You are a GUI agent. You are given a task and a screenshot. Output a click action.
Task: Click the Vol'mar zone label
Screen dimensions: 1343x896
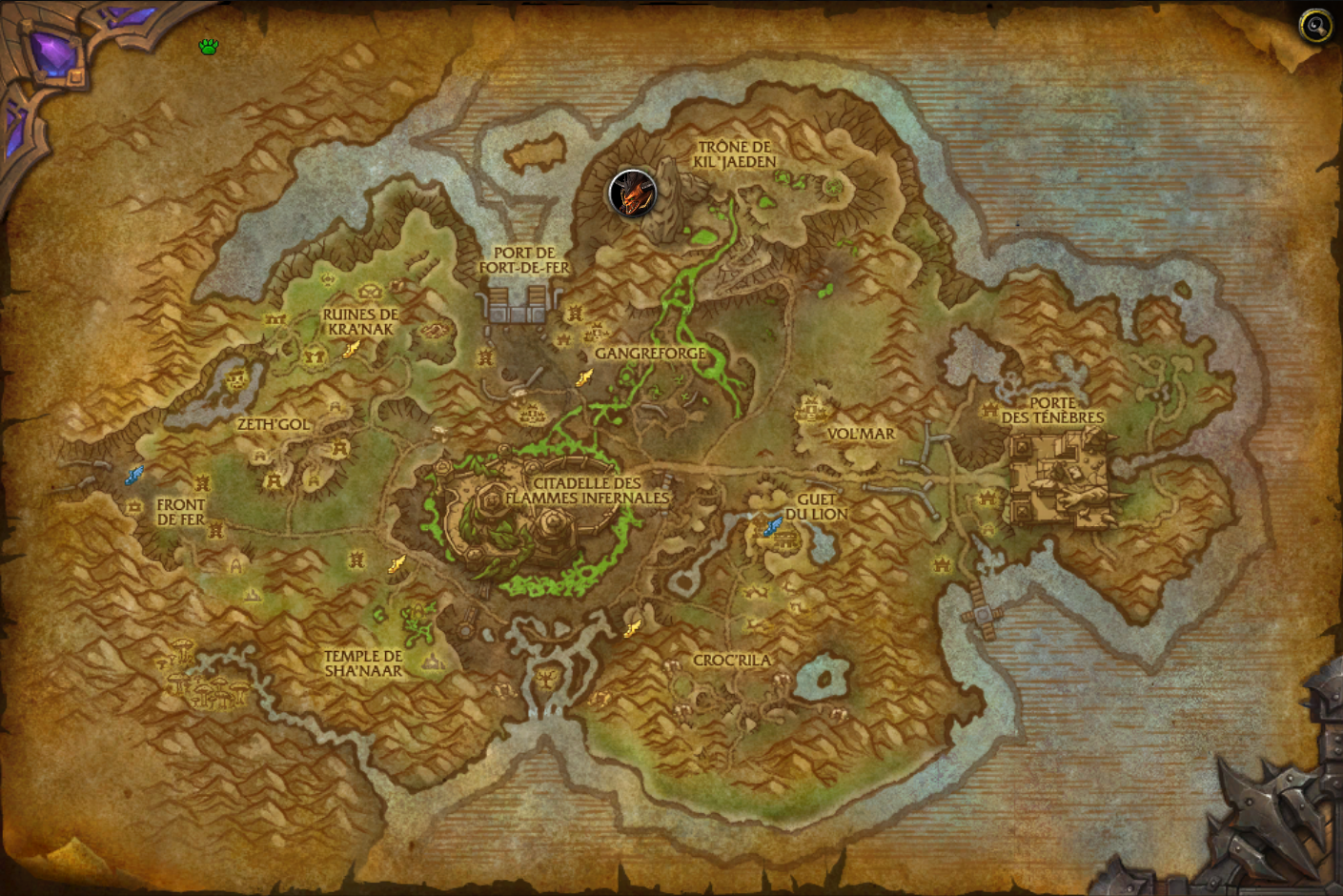pos(863,434)
